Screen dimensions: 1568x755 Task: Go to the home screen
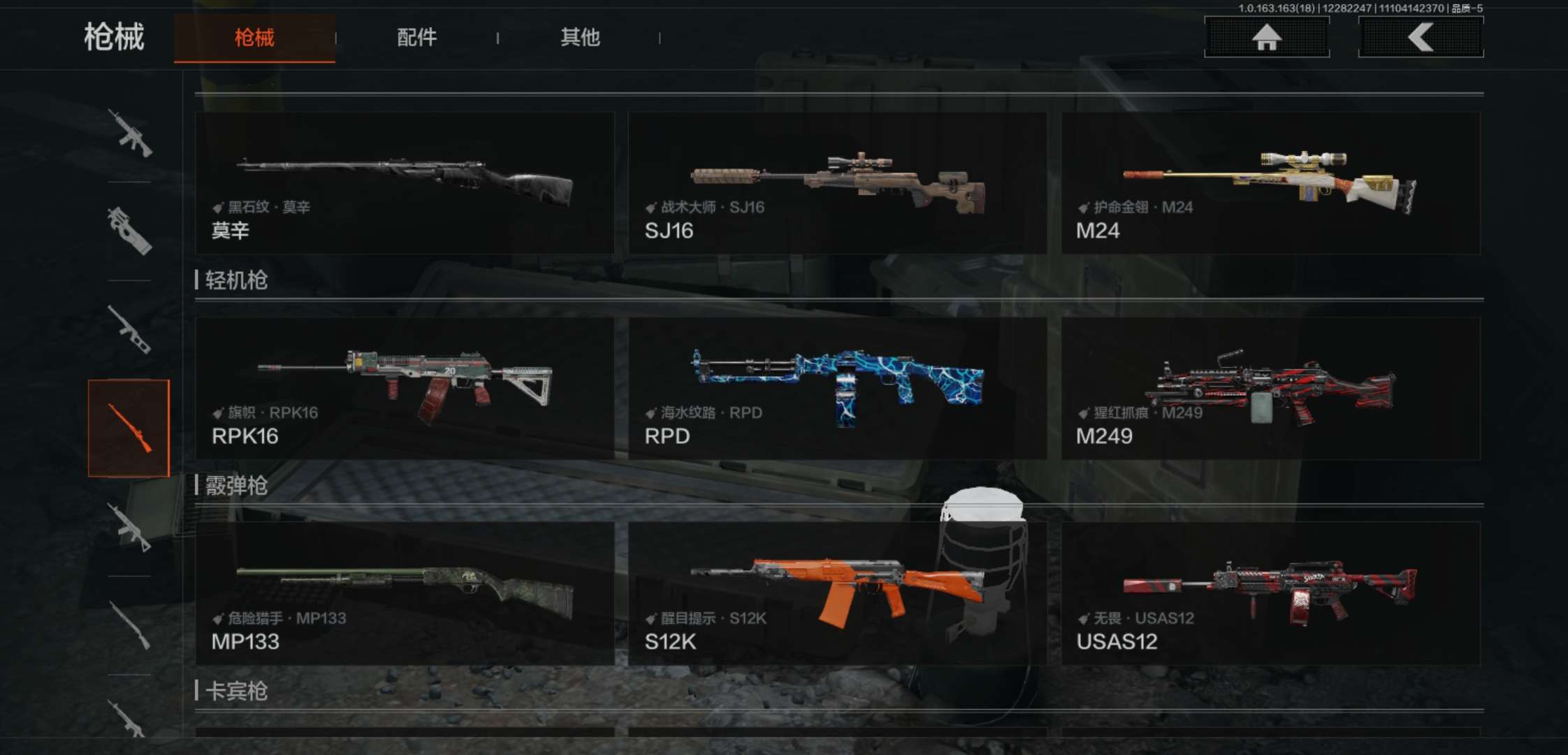point(1266,37)
